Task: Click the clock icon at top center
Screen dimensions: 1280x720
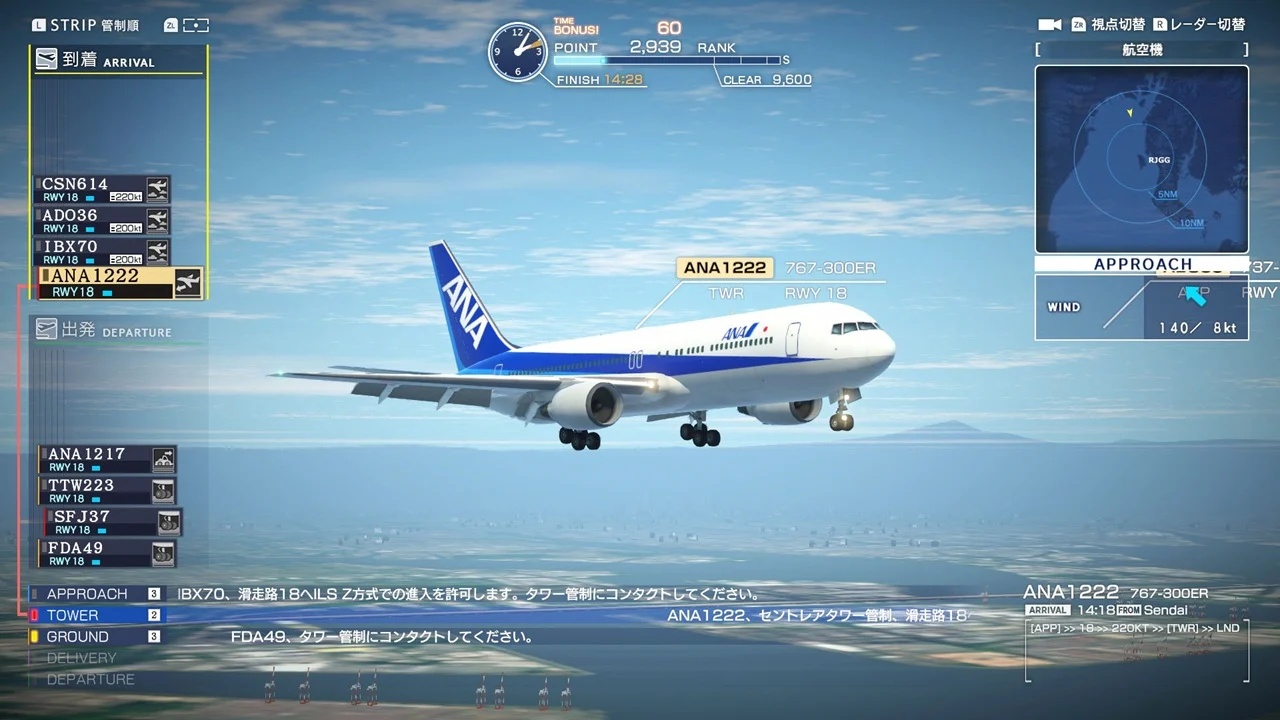Action: 517,52
